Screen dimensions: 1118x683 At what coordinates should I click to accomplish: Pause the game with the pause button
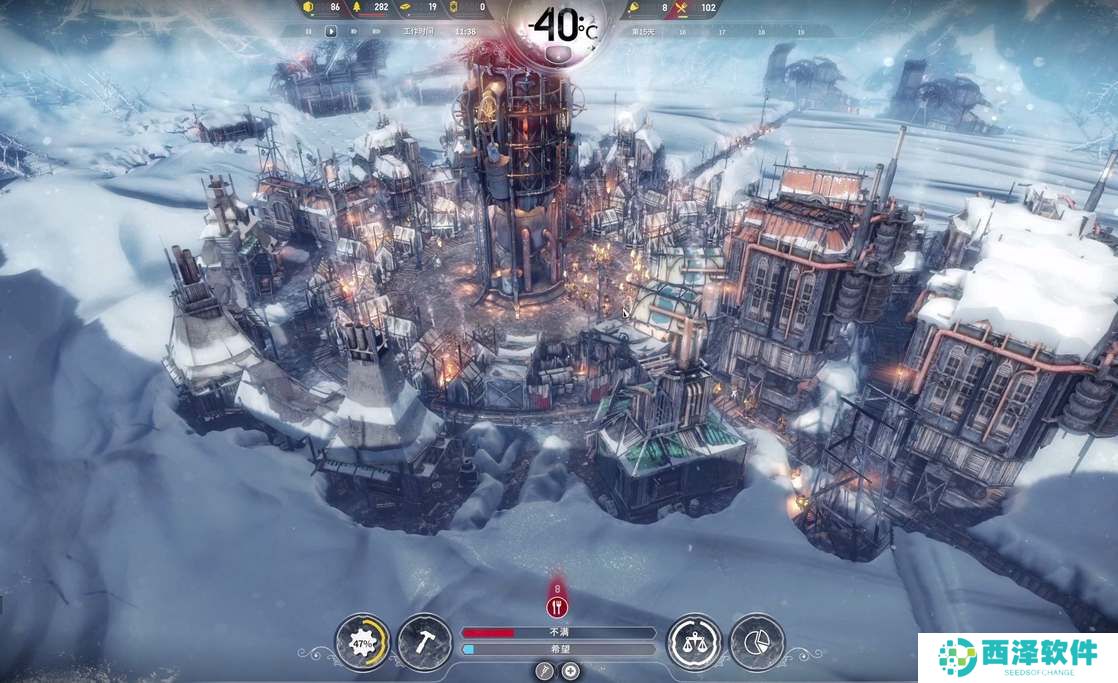point(310,31)
